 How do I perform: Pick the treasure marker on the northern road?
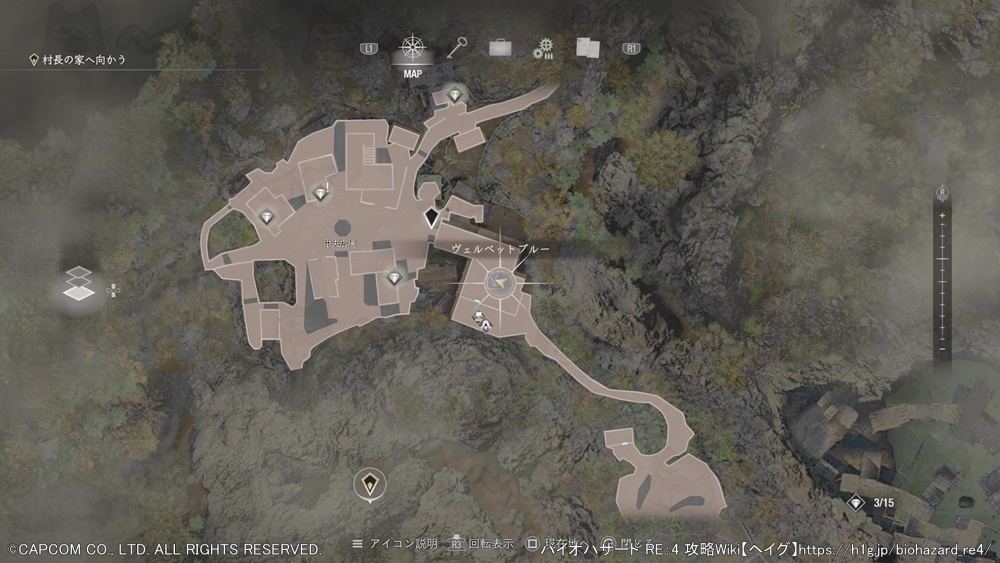pyautogui.click(x=456, y=95)
